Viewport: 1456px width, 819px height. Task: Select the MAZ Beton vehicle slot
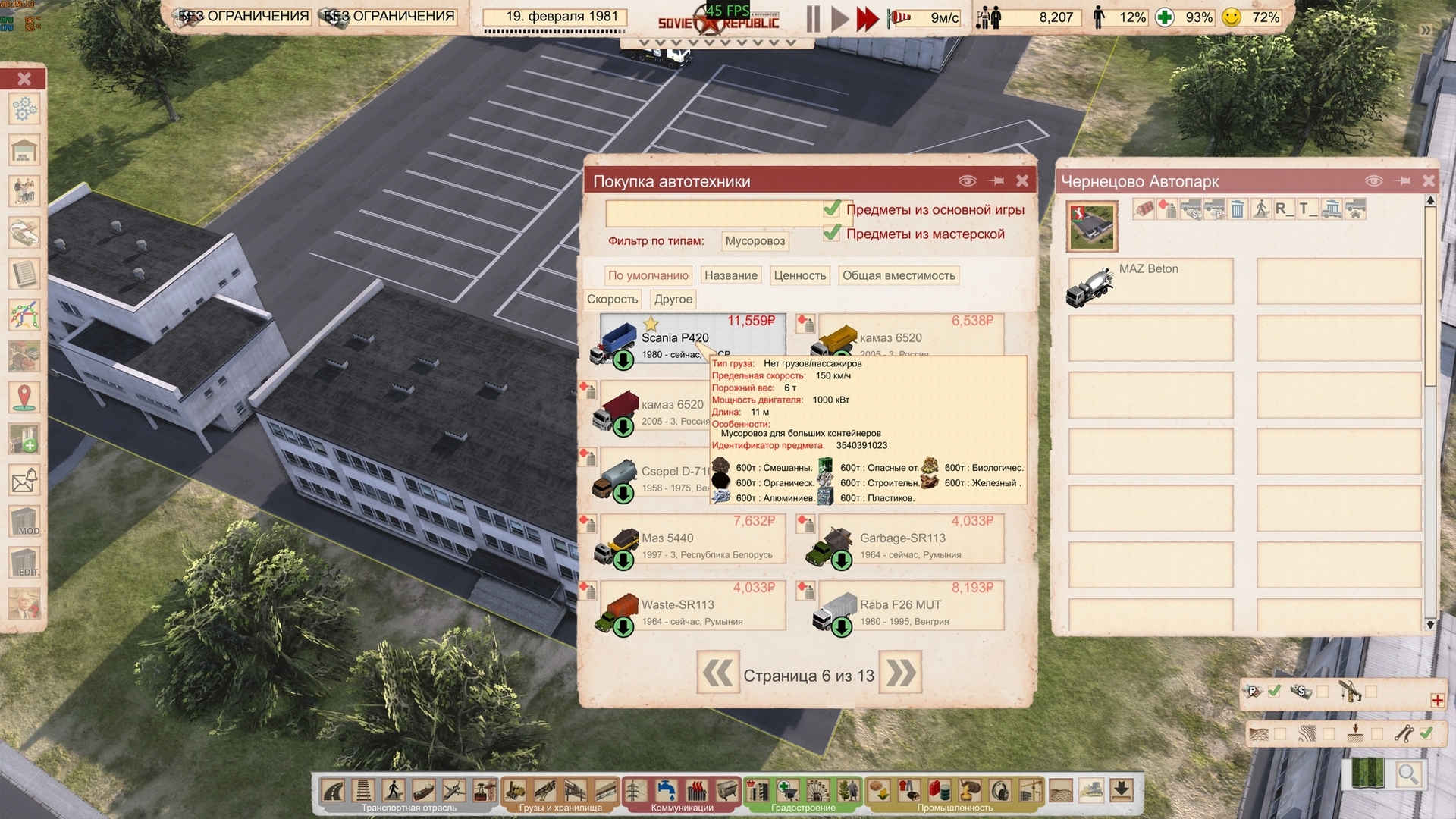point(1150,282)
